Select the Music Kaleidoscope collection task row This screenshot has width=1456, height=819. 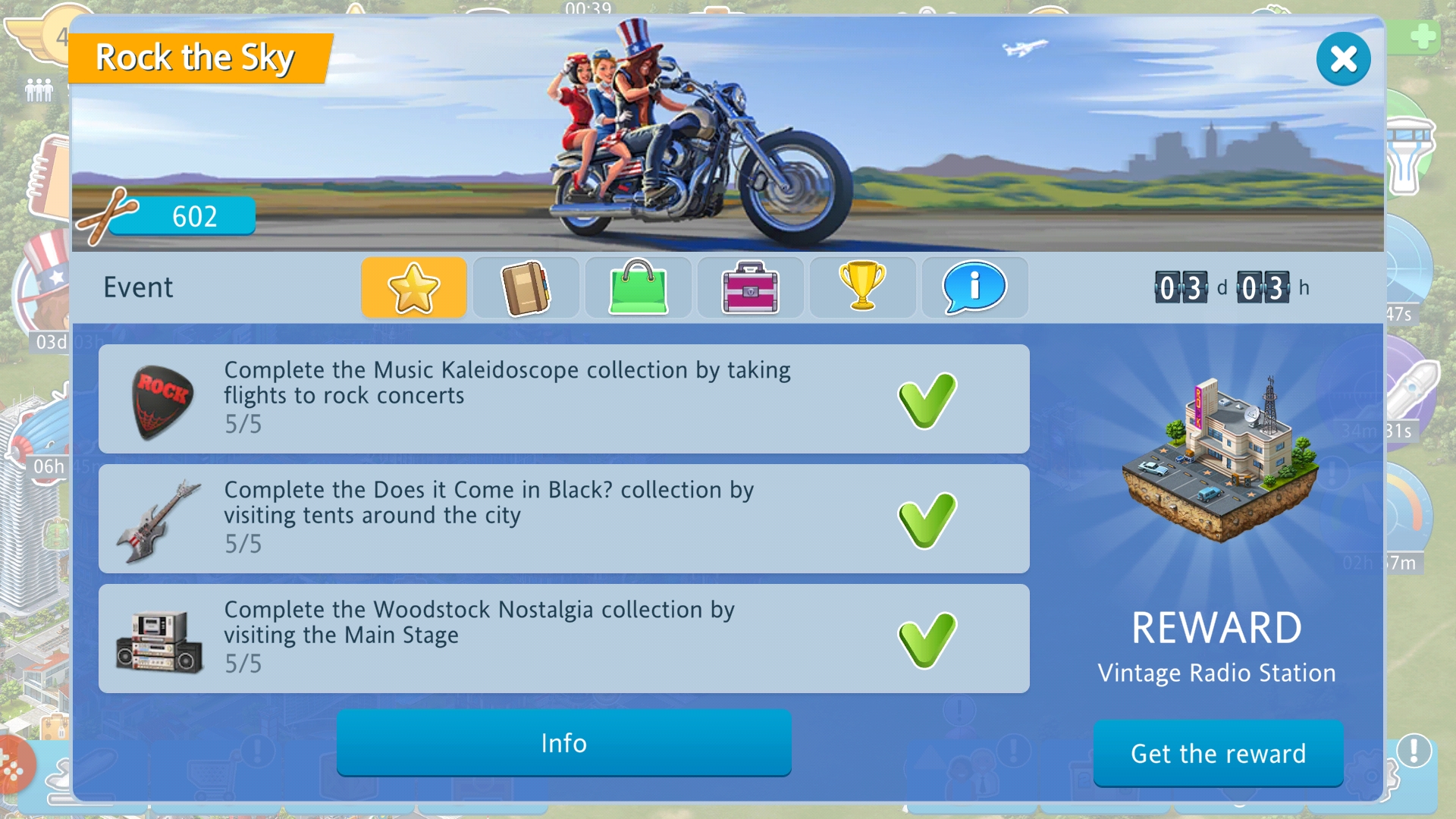click(x=563, y=399)
